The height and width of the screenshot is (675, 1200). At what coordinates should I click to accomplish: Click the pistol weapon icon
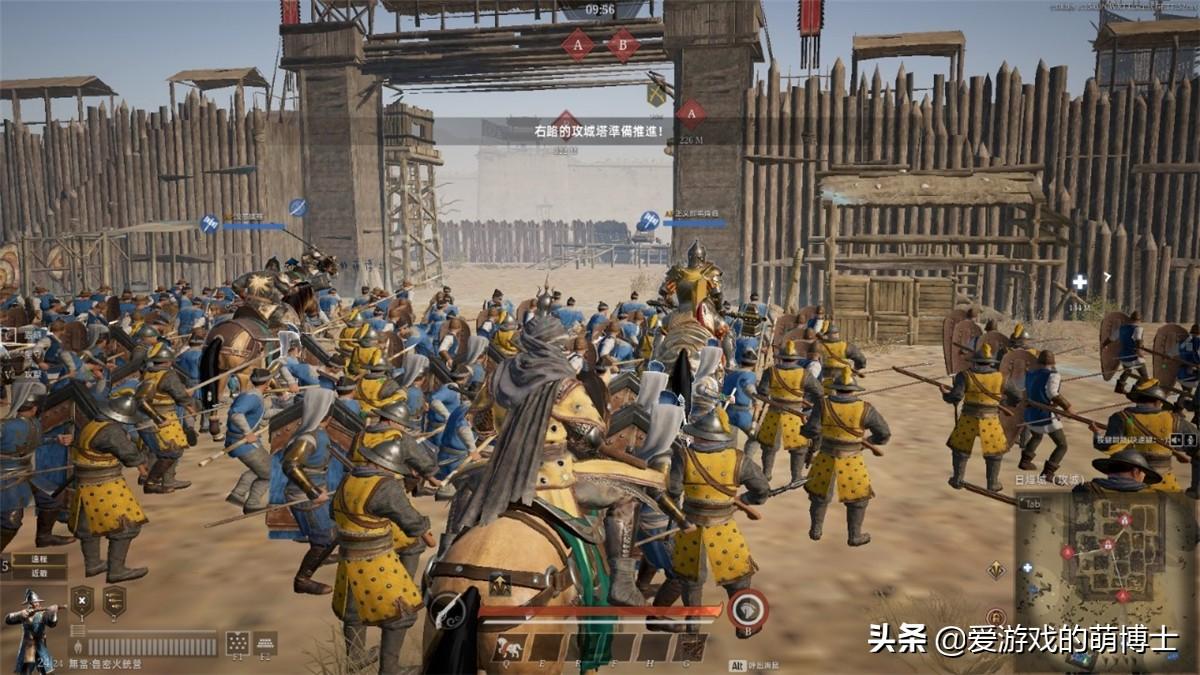(447, 610)
